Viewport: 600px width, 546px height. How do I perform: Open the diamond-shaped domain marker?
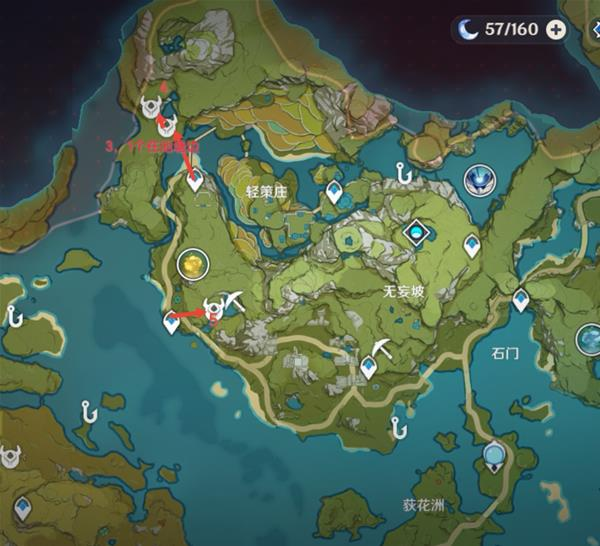(x=414, y=232)
